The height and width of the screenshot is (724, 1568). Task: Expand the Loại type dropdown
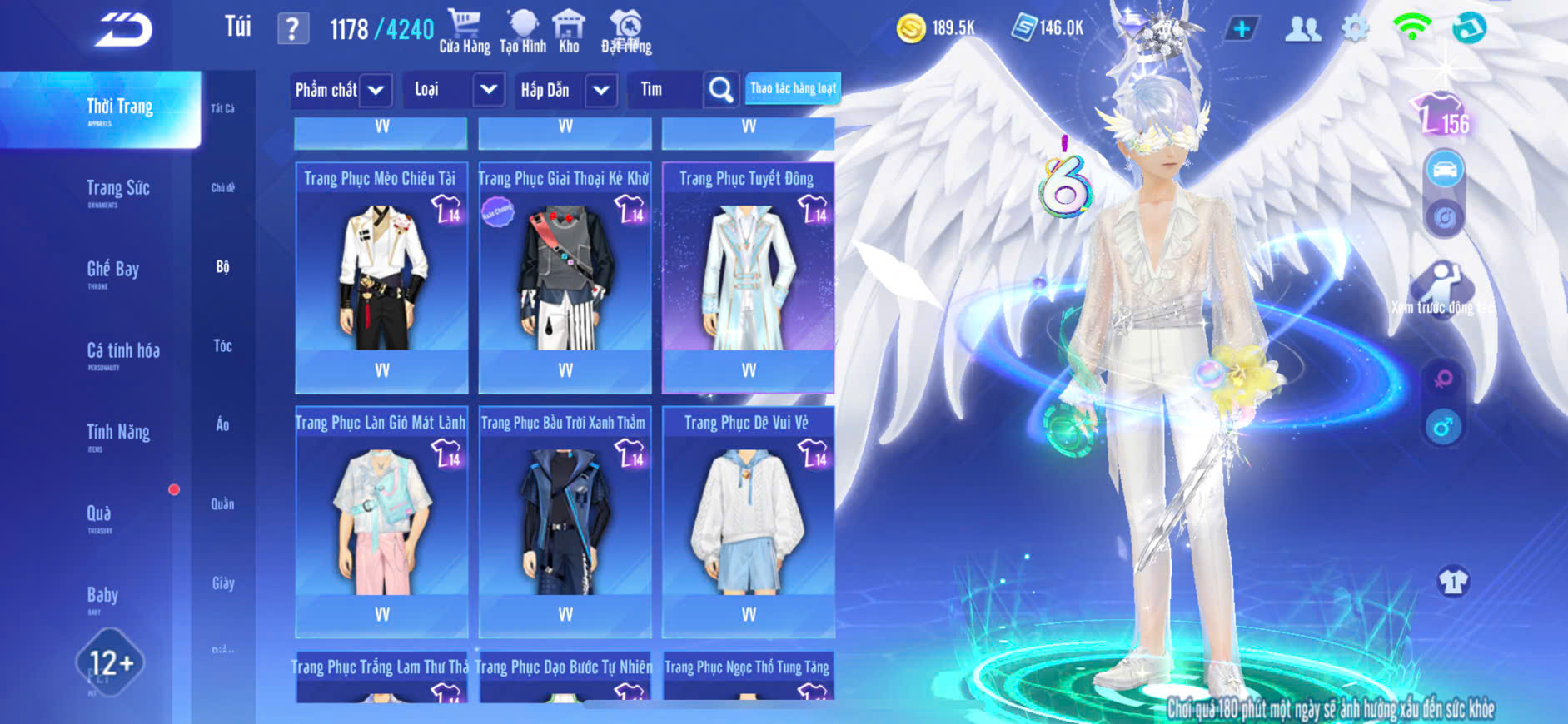(x=489, y=90)
